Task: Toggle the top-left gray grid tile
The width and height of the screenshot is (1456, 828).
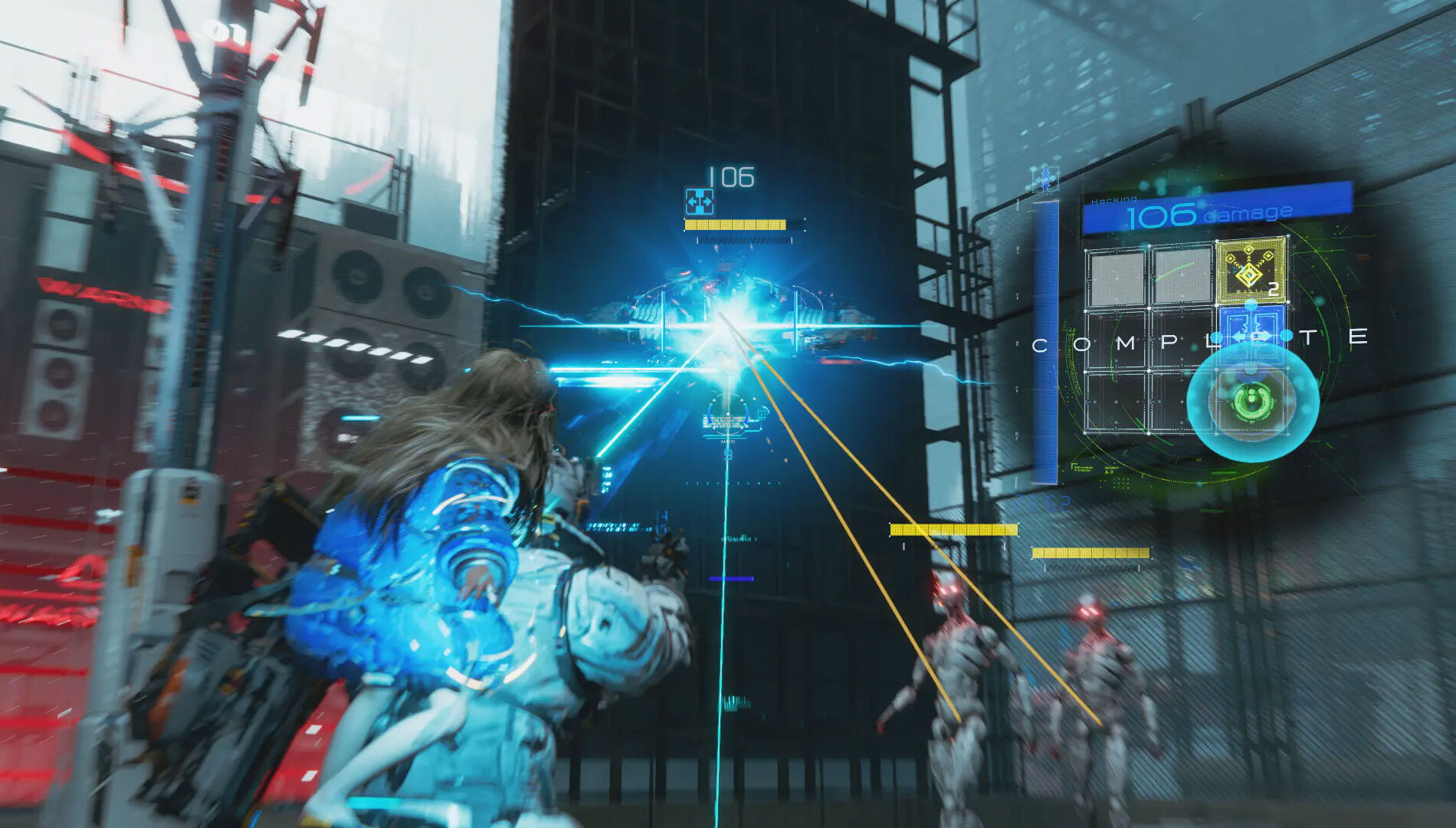Action: [x=1117, y=276]
